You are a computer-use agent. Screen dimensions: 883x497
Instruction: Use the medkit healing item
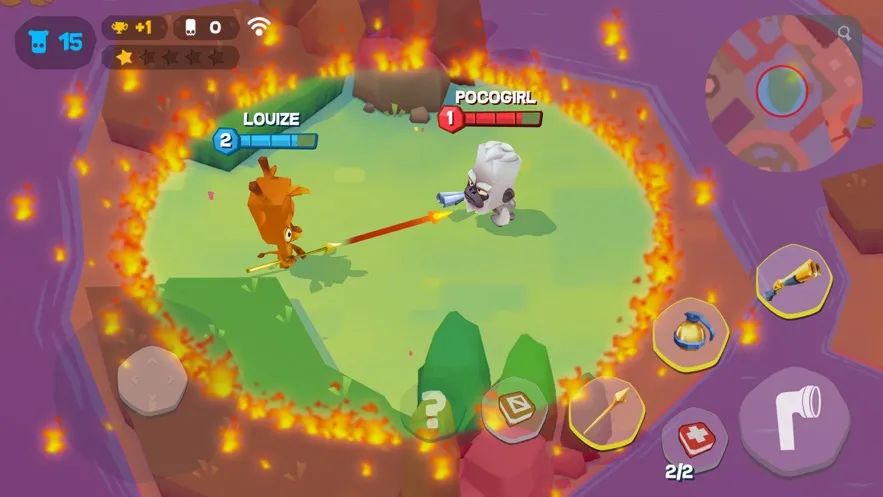[692, 439]
